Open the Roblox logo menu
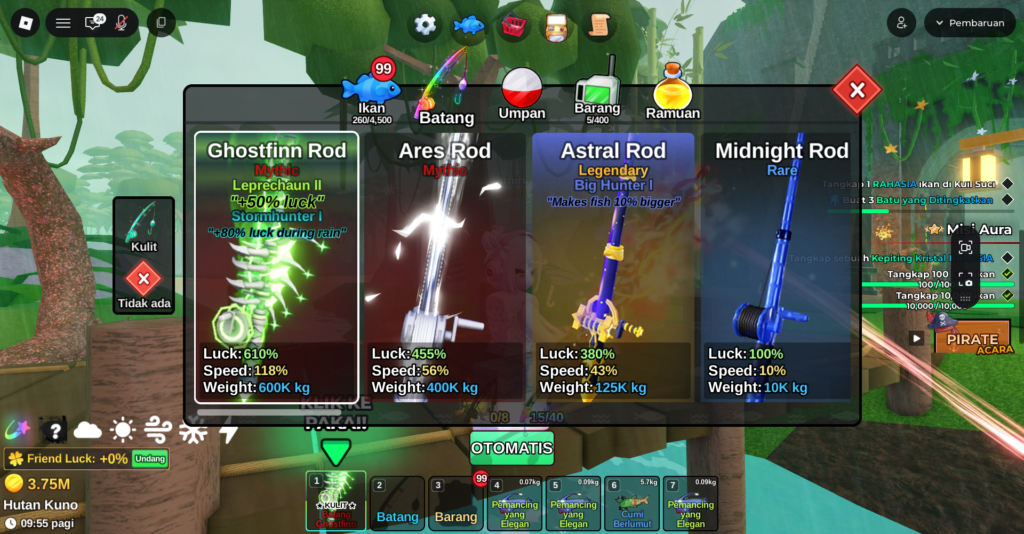The image size is (1024, 534). click(x=25, y=23)
